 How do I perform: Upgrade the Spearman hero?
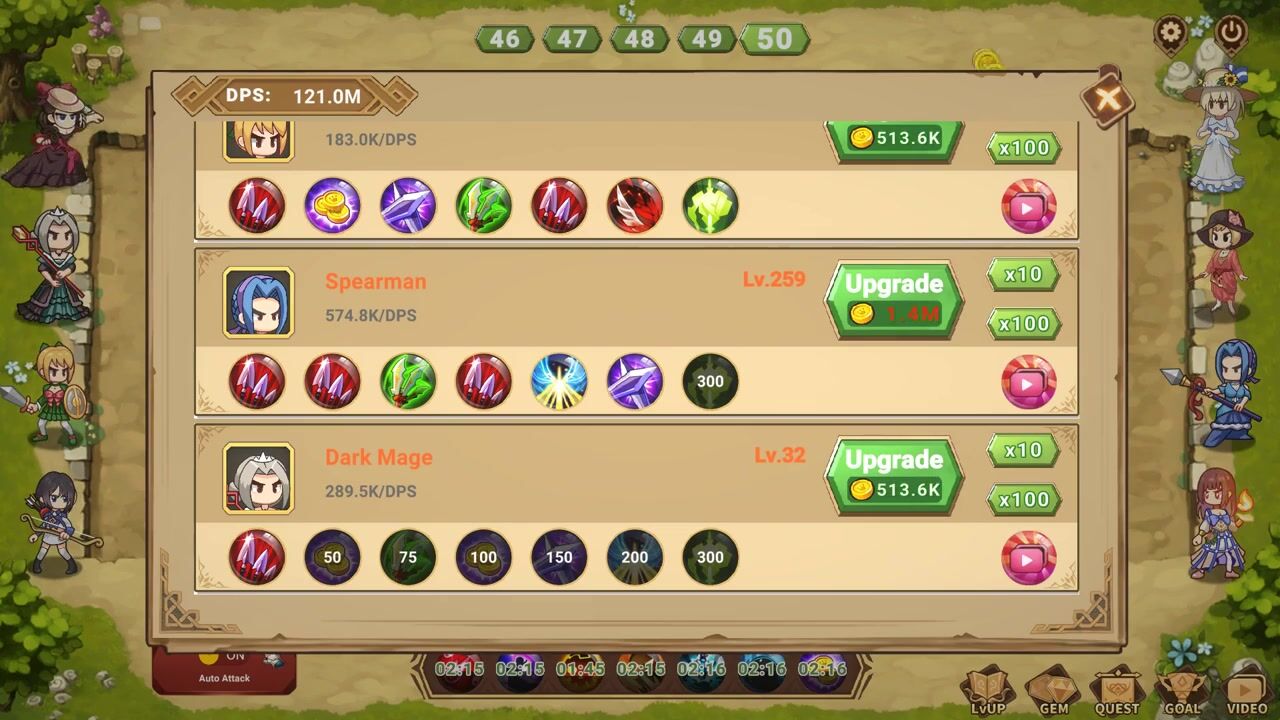pyautogui.click(x=894, y=299)
